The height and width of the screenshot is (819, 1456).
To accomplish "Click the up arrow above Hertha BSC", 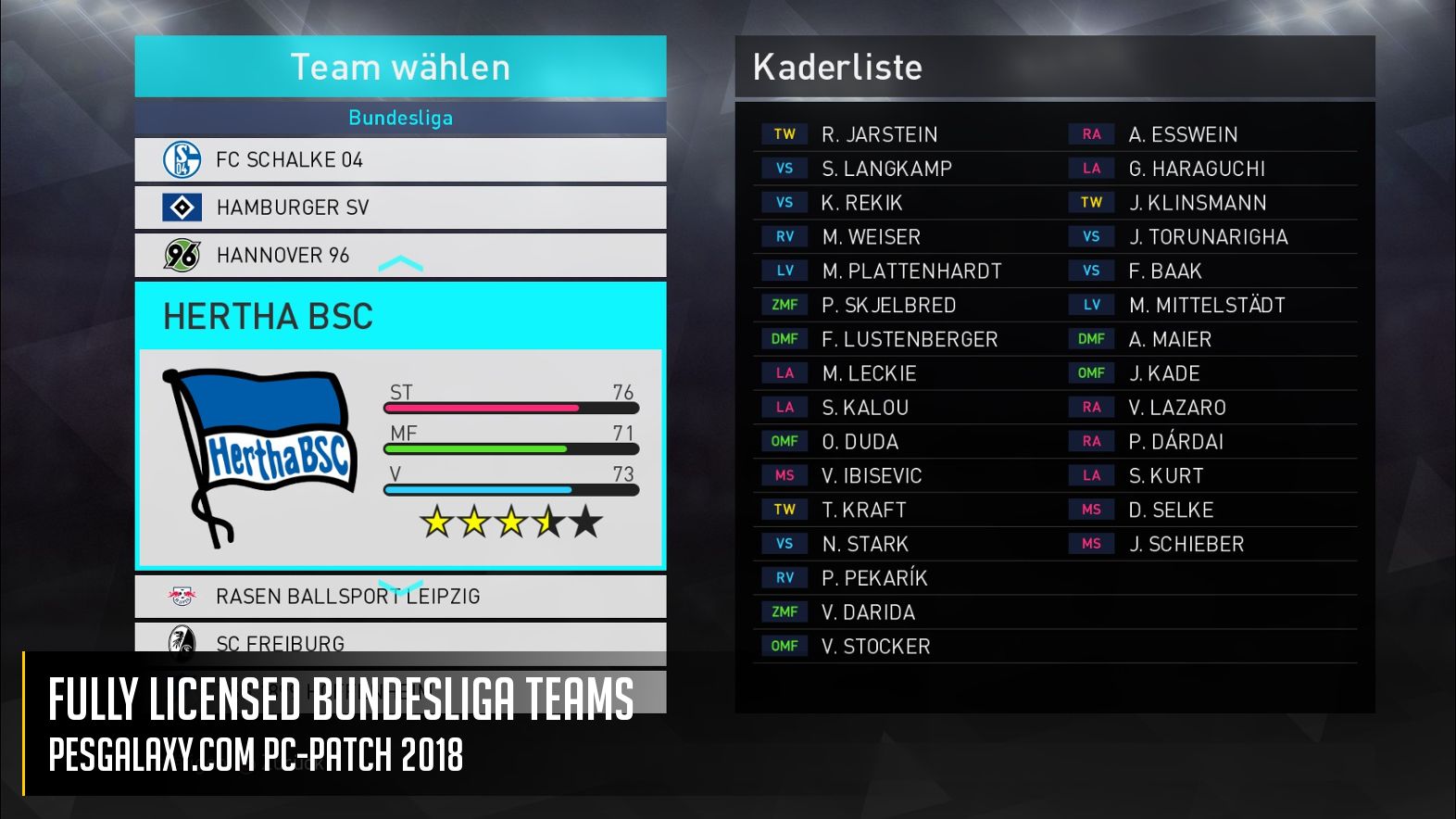I will tap(400, 266).
